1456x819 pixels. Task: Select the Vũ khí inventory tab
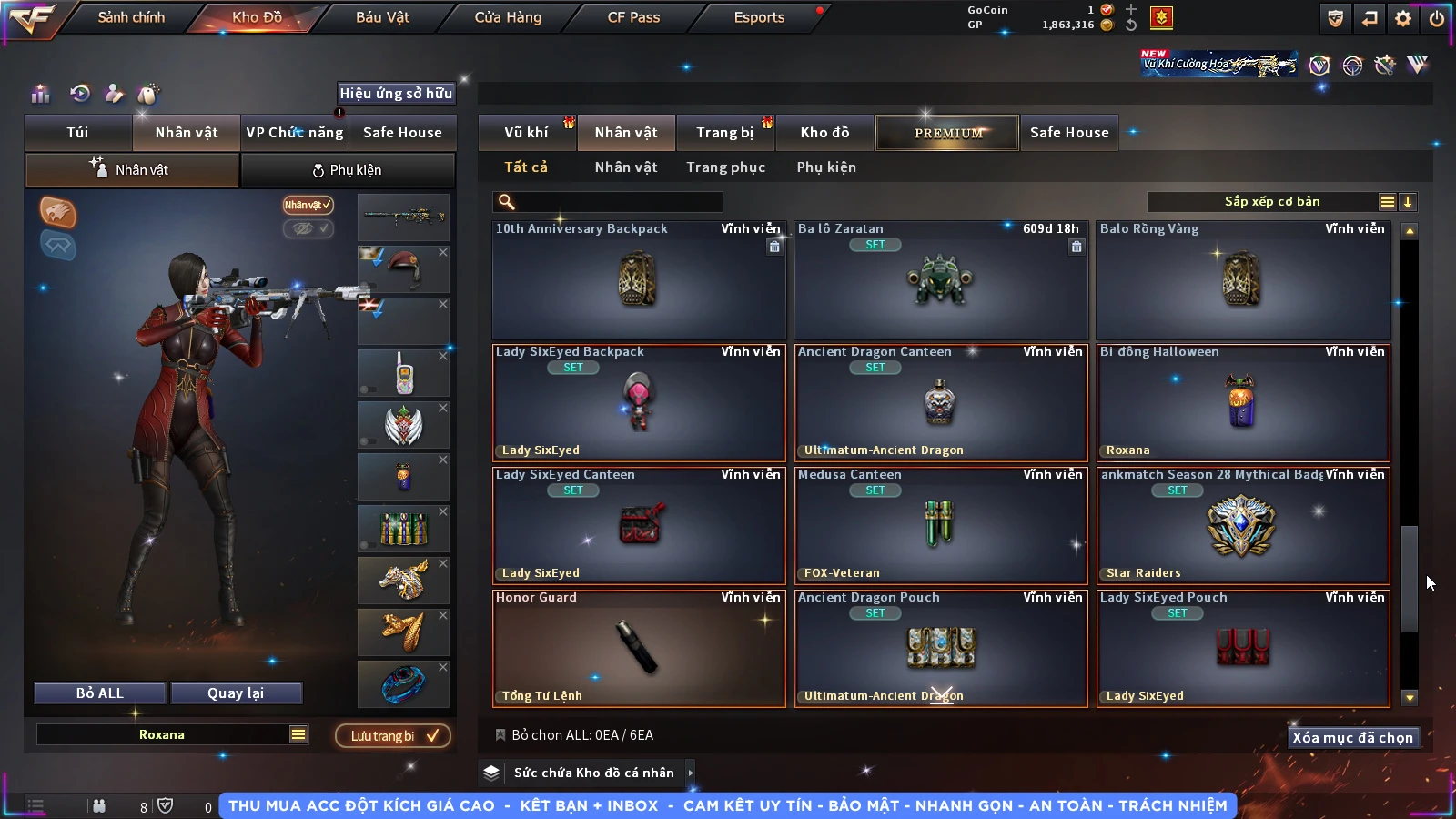[x=526, y=133]
